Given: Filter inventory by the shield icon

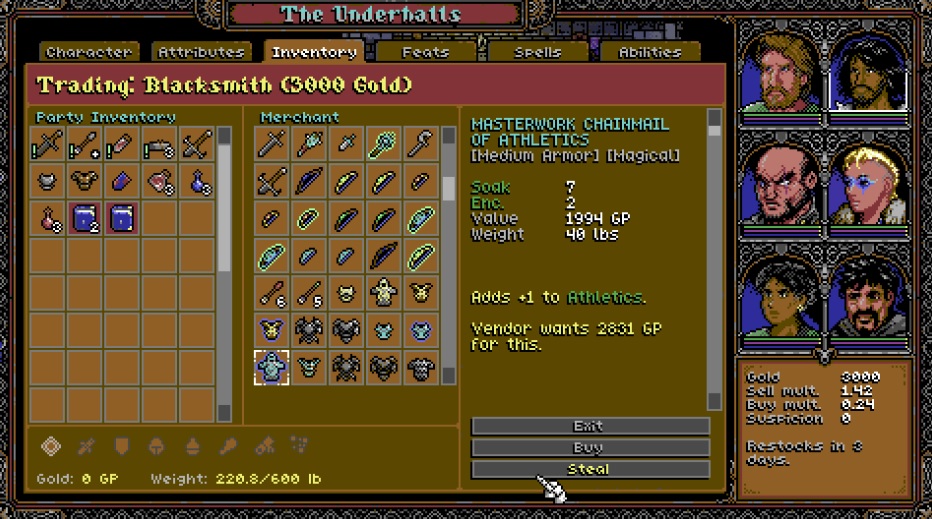Looking at the screenshot, I should (x=119, y=447).
